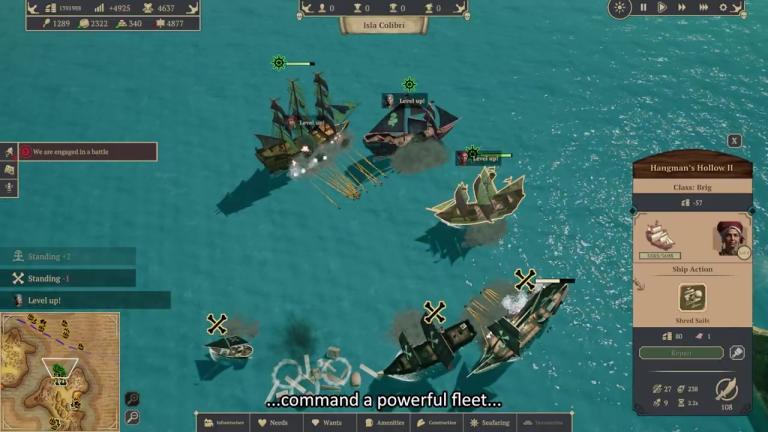This screenshot has width=768, height=432.
Task: Click the Level up! notification
Action: tap(90, 300)
